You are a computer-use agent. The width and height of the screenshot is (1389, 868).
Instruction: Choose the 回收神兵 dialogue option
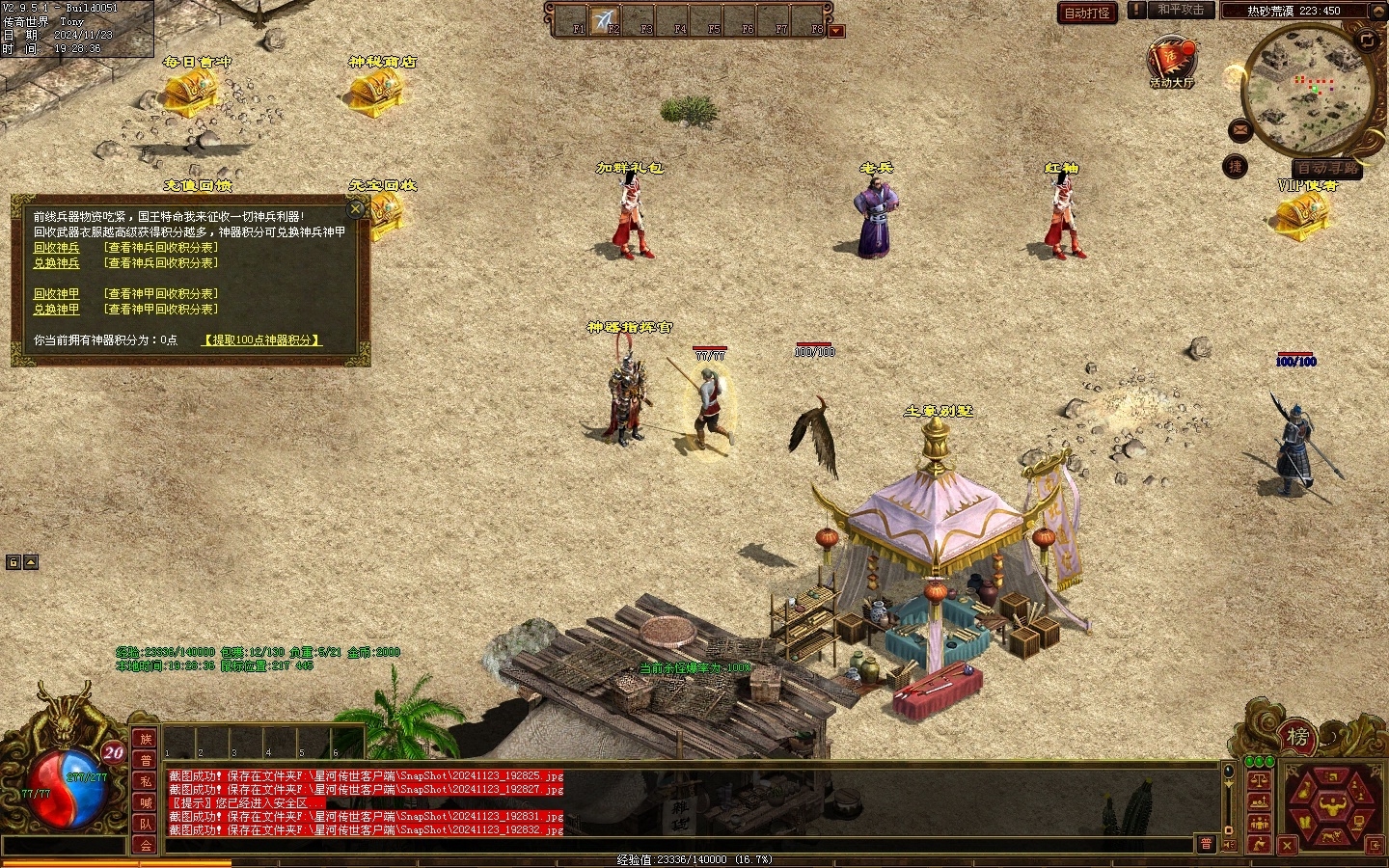[57, 248]
